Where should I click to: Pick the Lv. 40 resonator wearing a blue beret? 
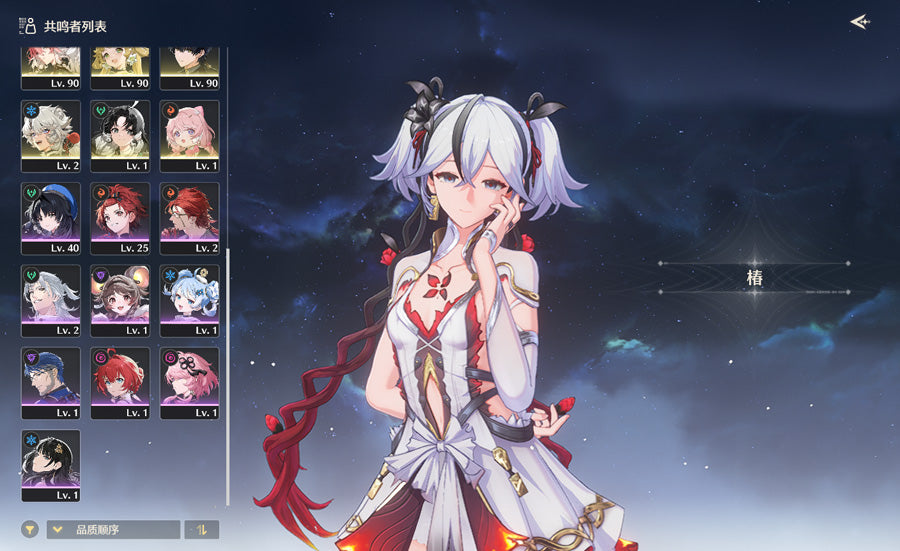point(51,218)
